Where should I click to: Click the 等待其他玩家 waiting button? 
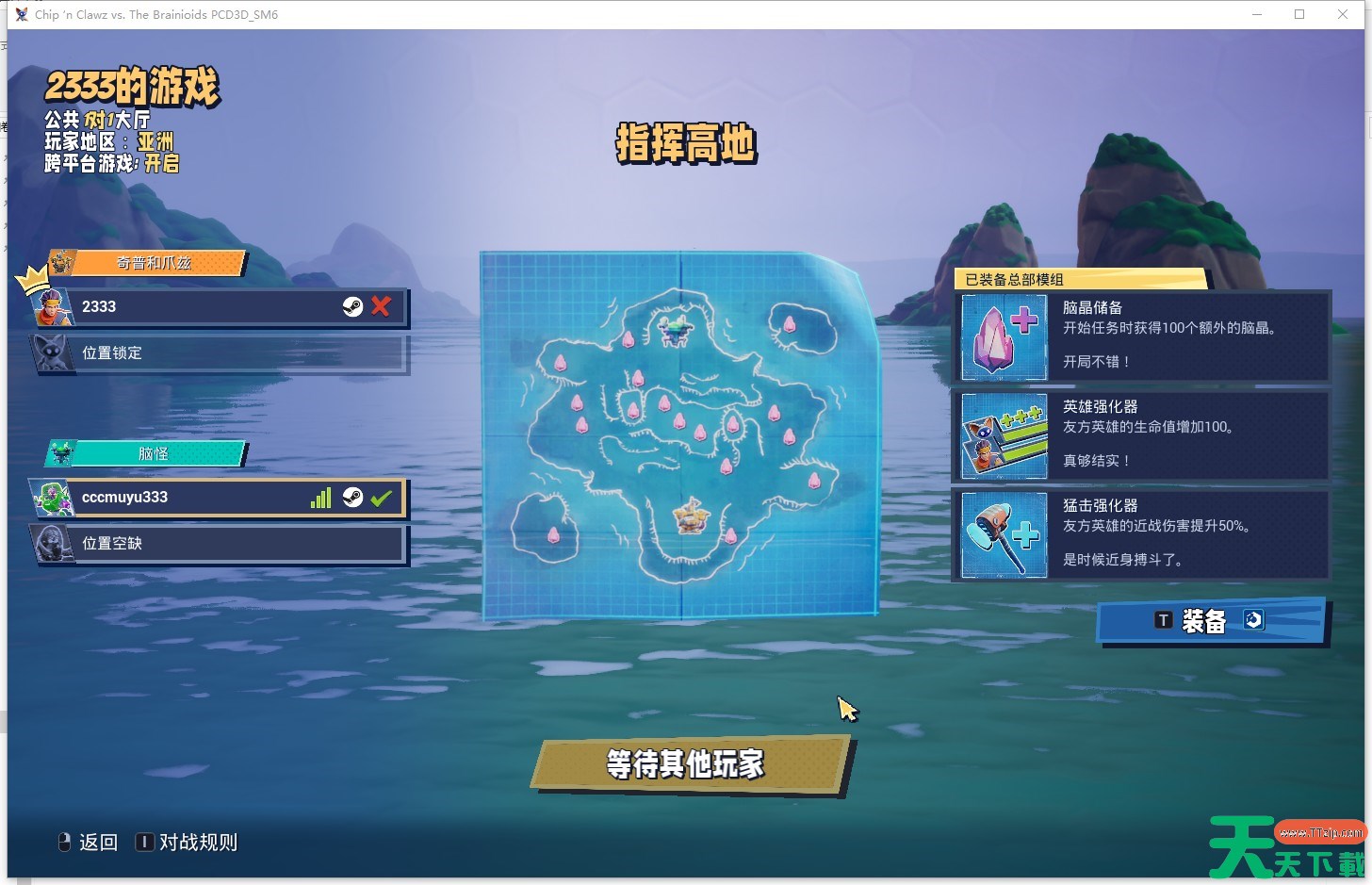click(x=685, y=764)
